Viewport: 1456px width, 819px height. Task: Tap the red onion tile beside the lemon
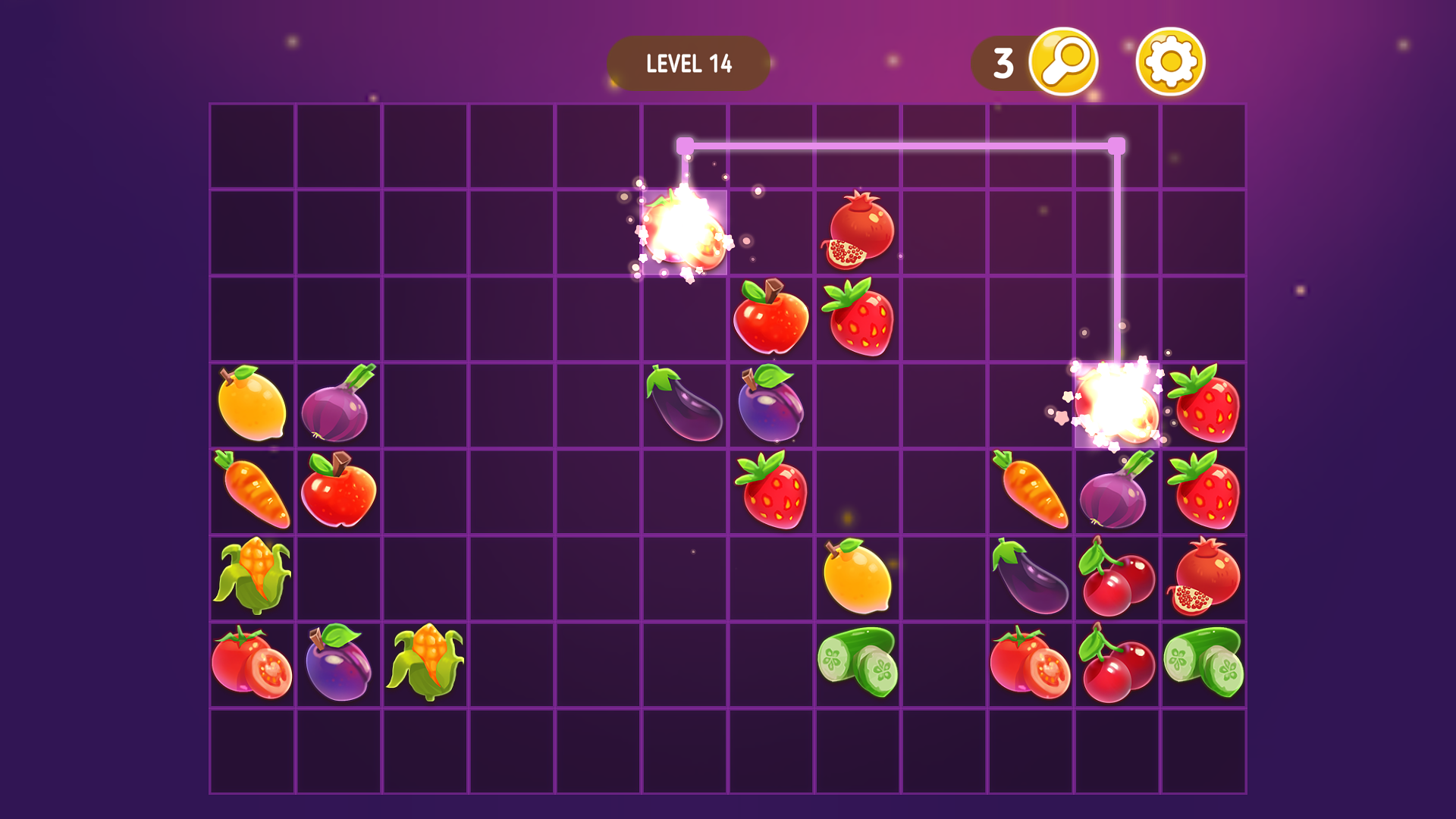[x=338, y=404]
